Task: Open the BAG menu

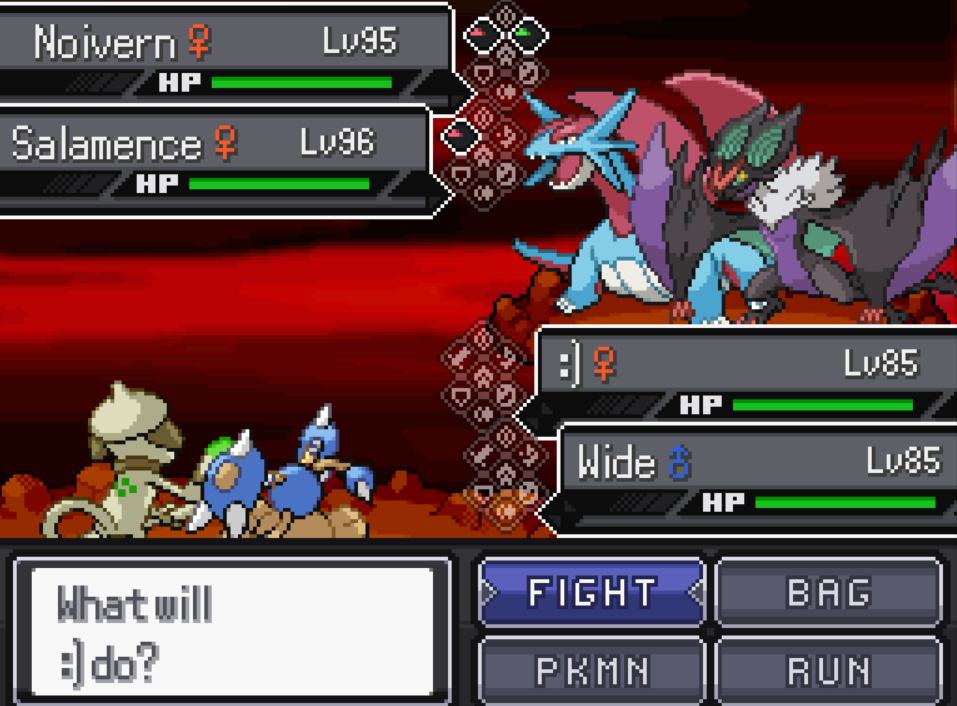Action: click(x=829, y=593)
